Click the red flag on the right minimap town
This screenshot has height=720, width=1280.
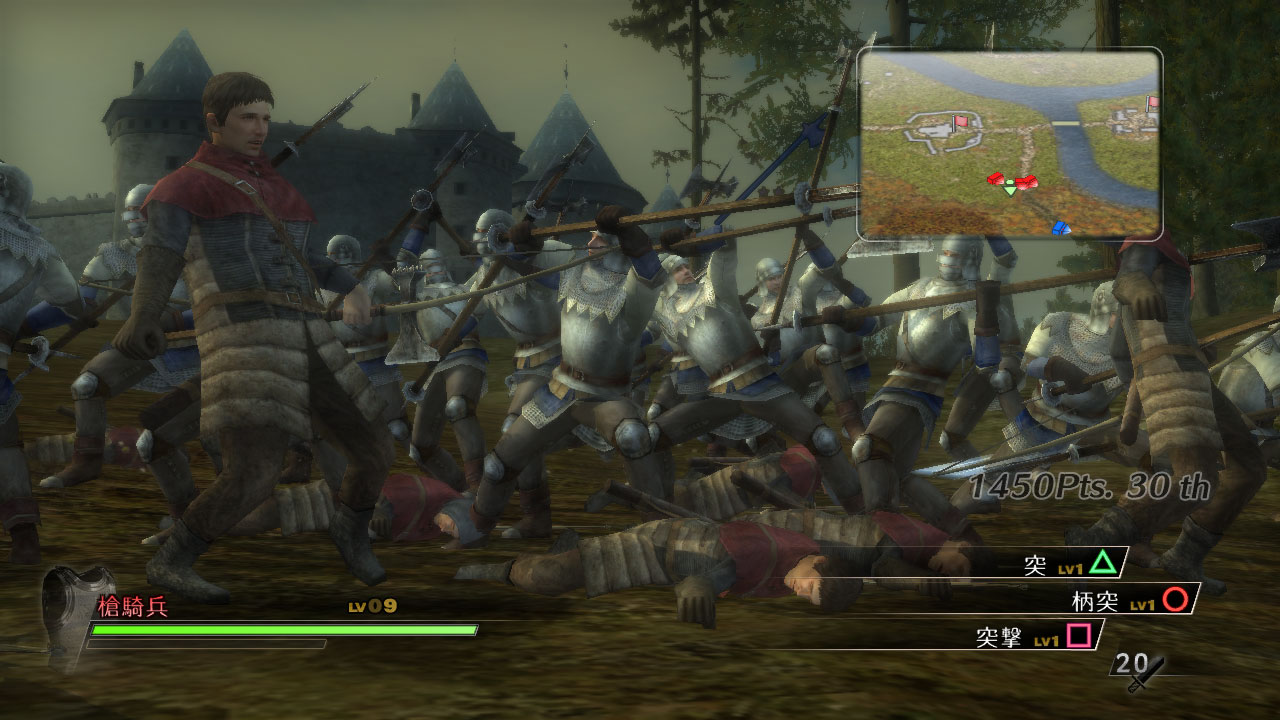click(x=1150, y=104)
